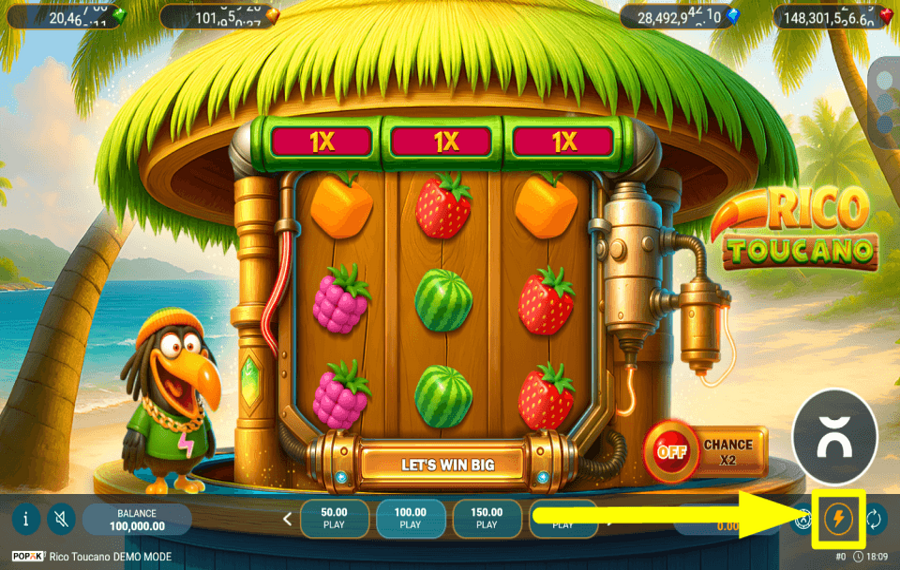Choose the 100.00 play bet
This screenshot has height=570, width=900.
410,518
